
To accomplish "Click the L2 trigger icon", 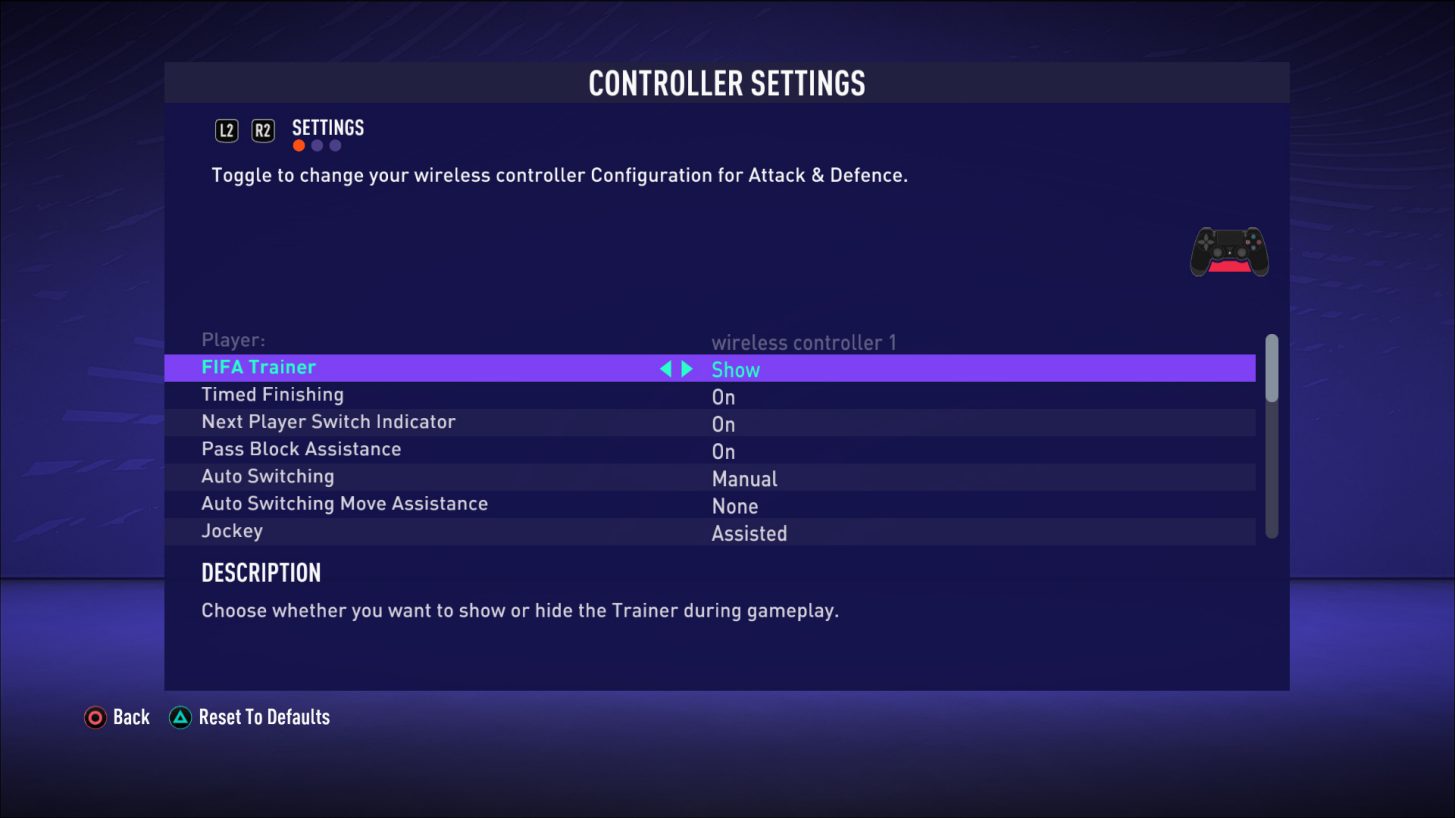I will pyautogui.click(x=226, y=130).
